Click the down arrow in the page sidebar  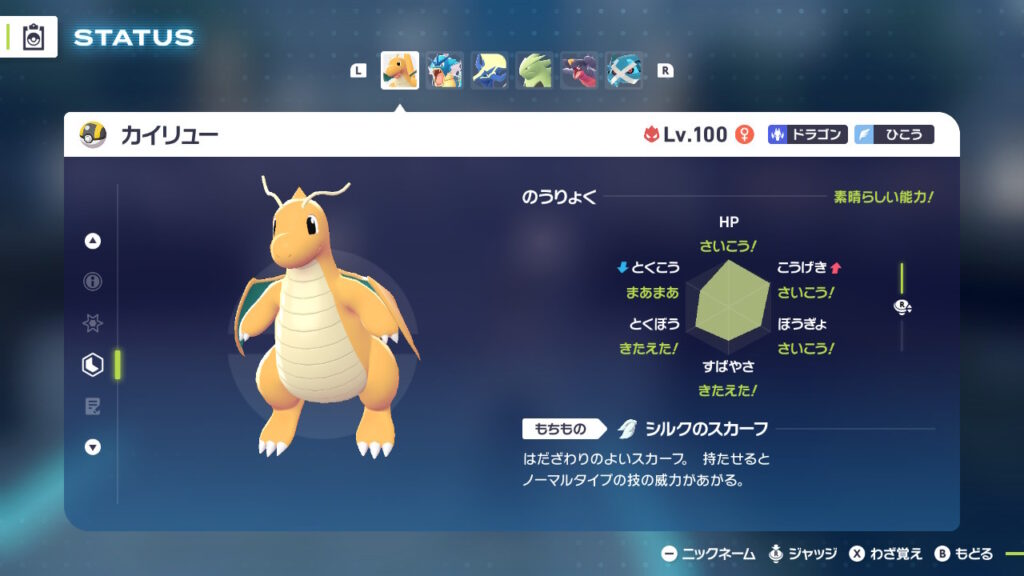coord(93,447)
